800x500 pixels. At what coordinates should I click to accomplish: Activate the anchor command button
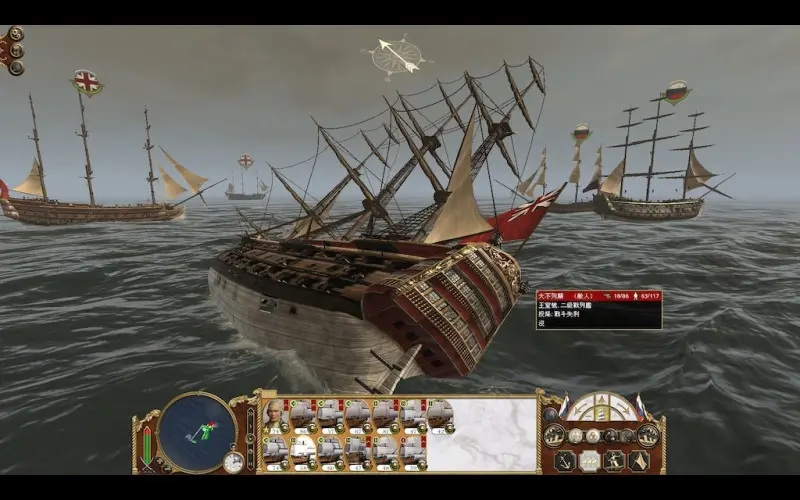(x=563, y=461)
